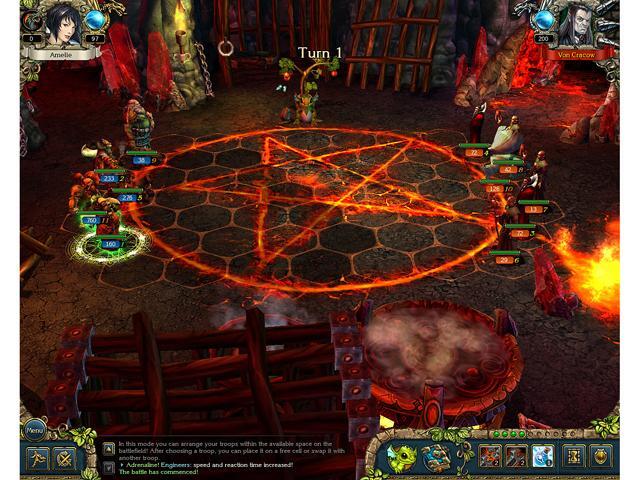
Task: Click the hourglass wait button
Action: [576, 457]
